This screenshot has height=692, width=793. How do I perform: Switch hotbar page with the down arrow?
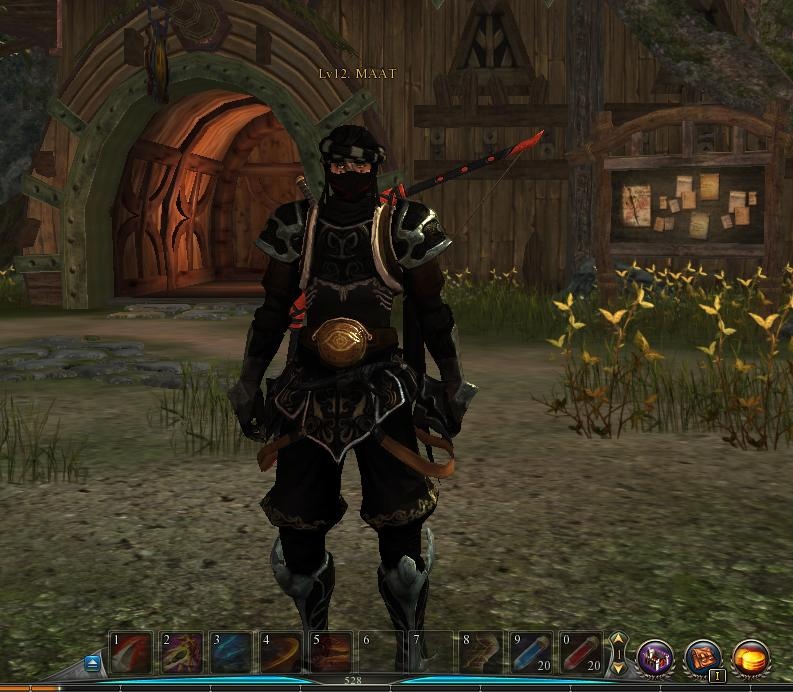(618, 668)
